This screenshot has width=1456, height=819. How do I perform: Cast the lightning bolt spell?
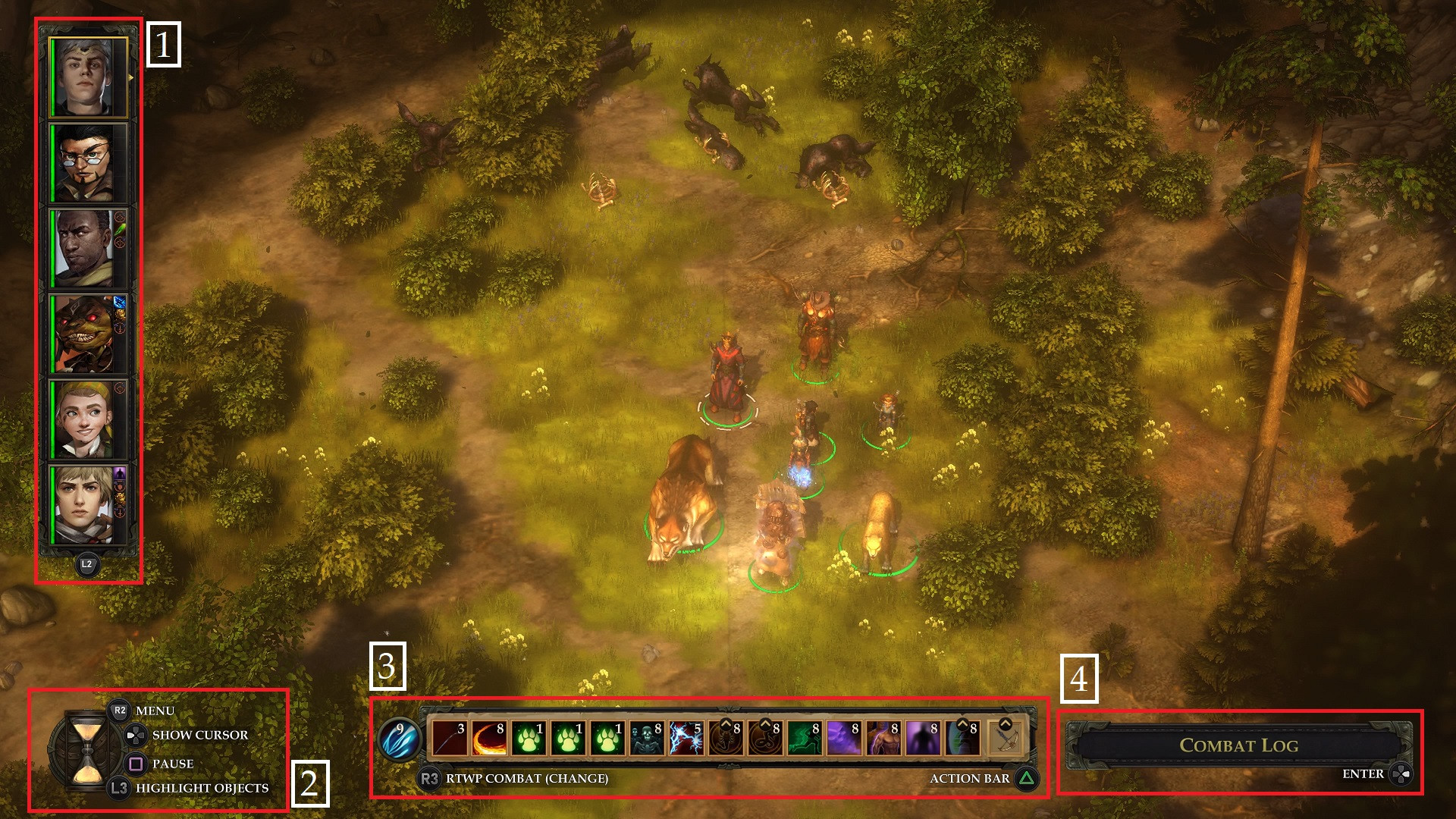(x=686, y=739)
